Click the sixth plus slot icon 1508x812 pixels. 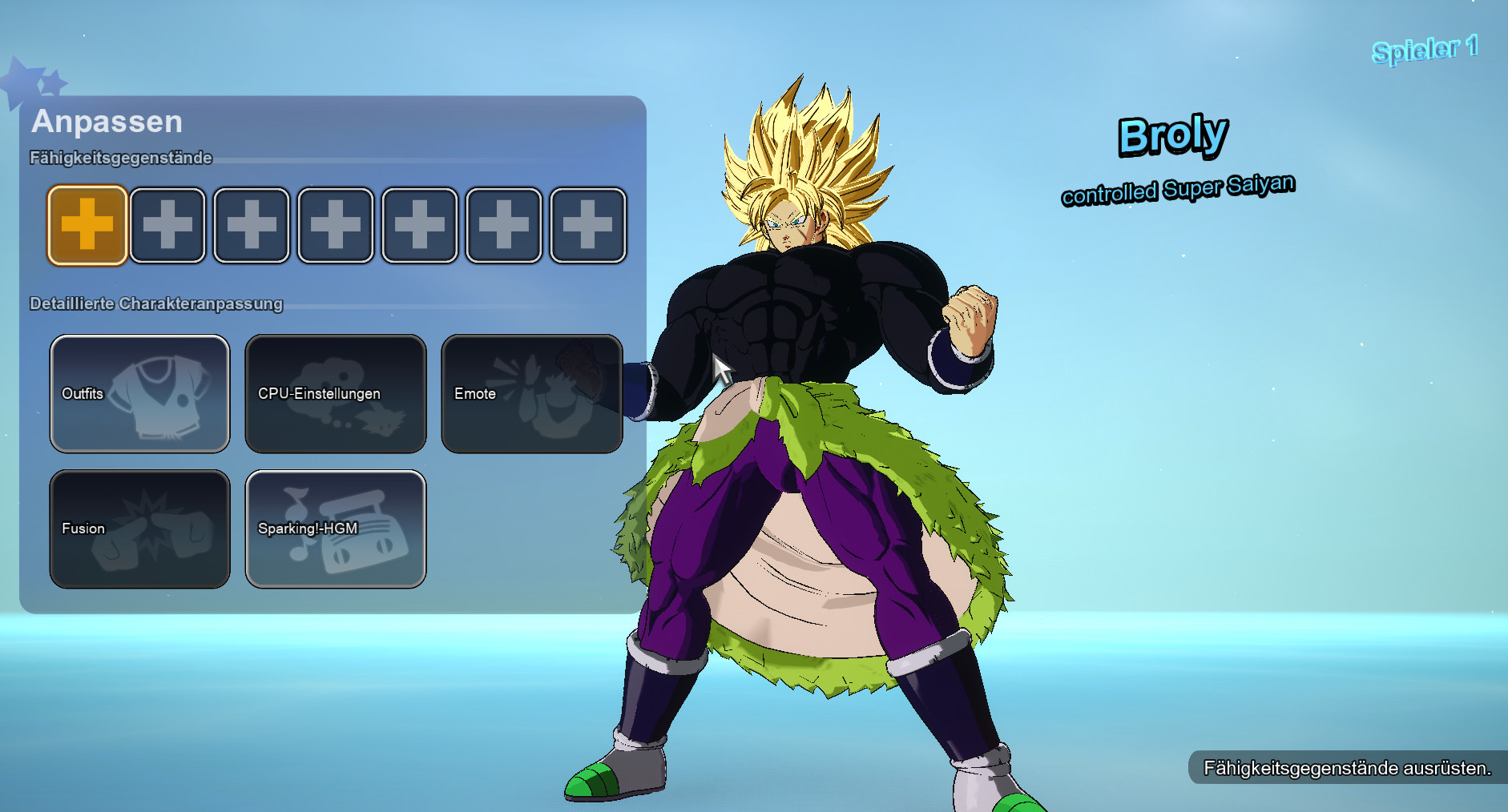pyautogui.click(x=503, y=224)
